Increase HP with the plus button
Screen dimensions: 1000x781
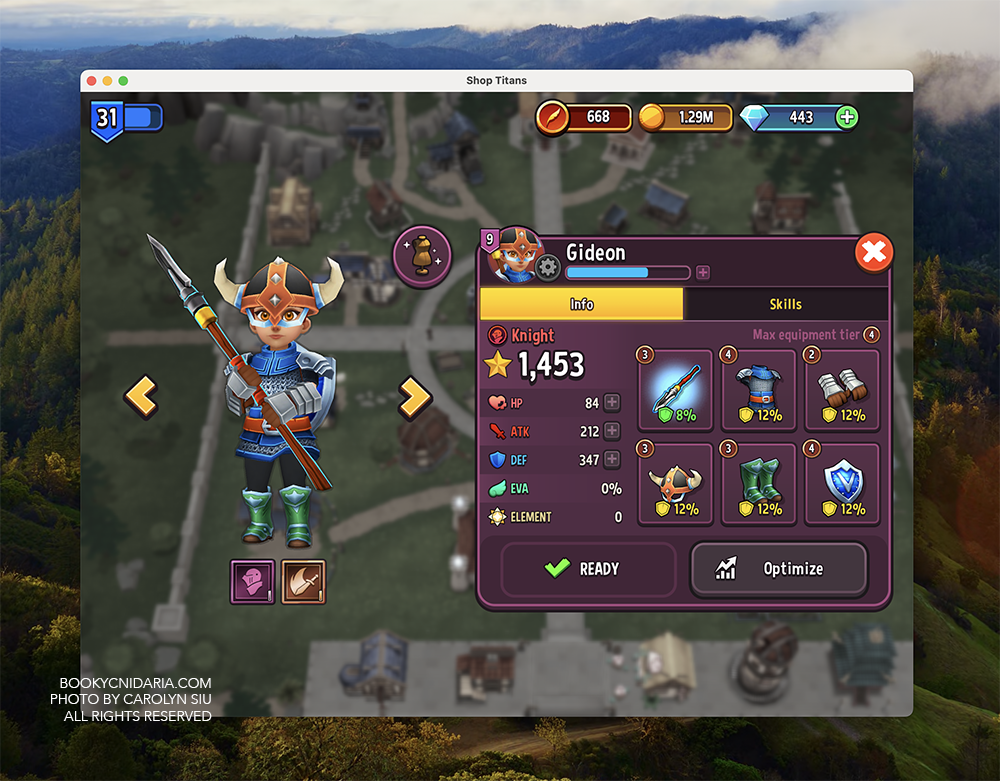pyautogui.click(x=612, y=403)
